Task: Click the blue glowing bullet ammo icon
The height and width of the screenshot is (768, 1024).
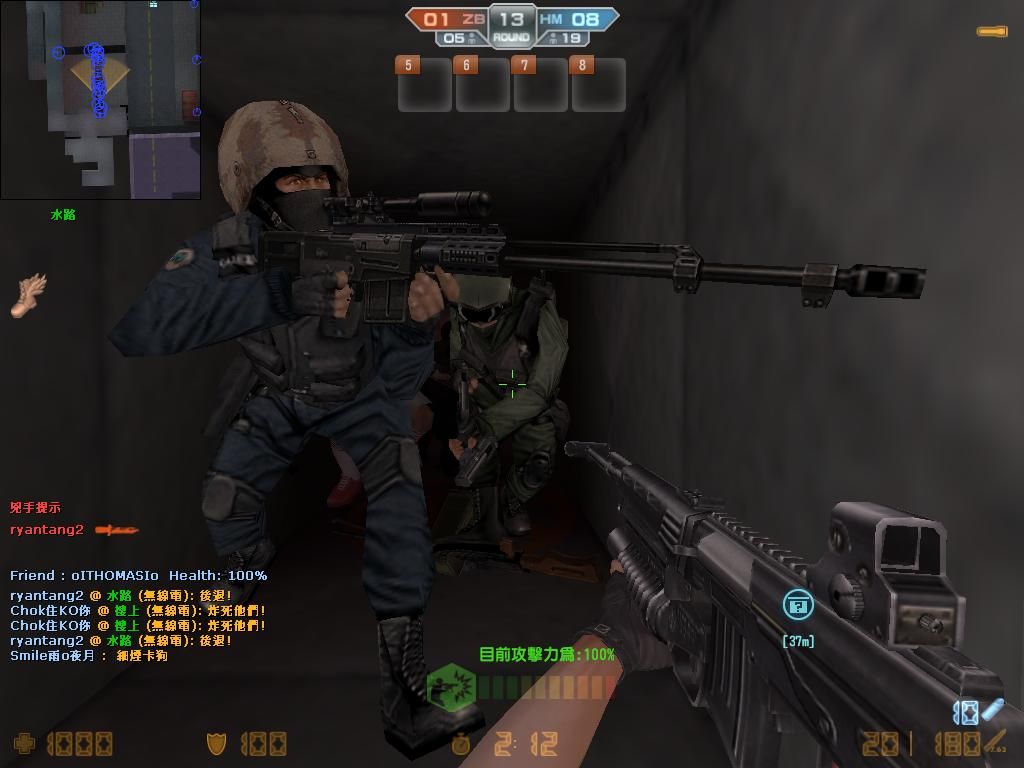Action: (x=990, y=710)
